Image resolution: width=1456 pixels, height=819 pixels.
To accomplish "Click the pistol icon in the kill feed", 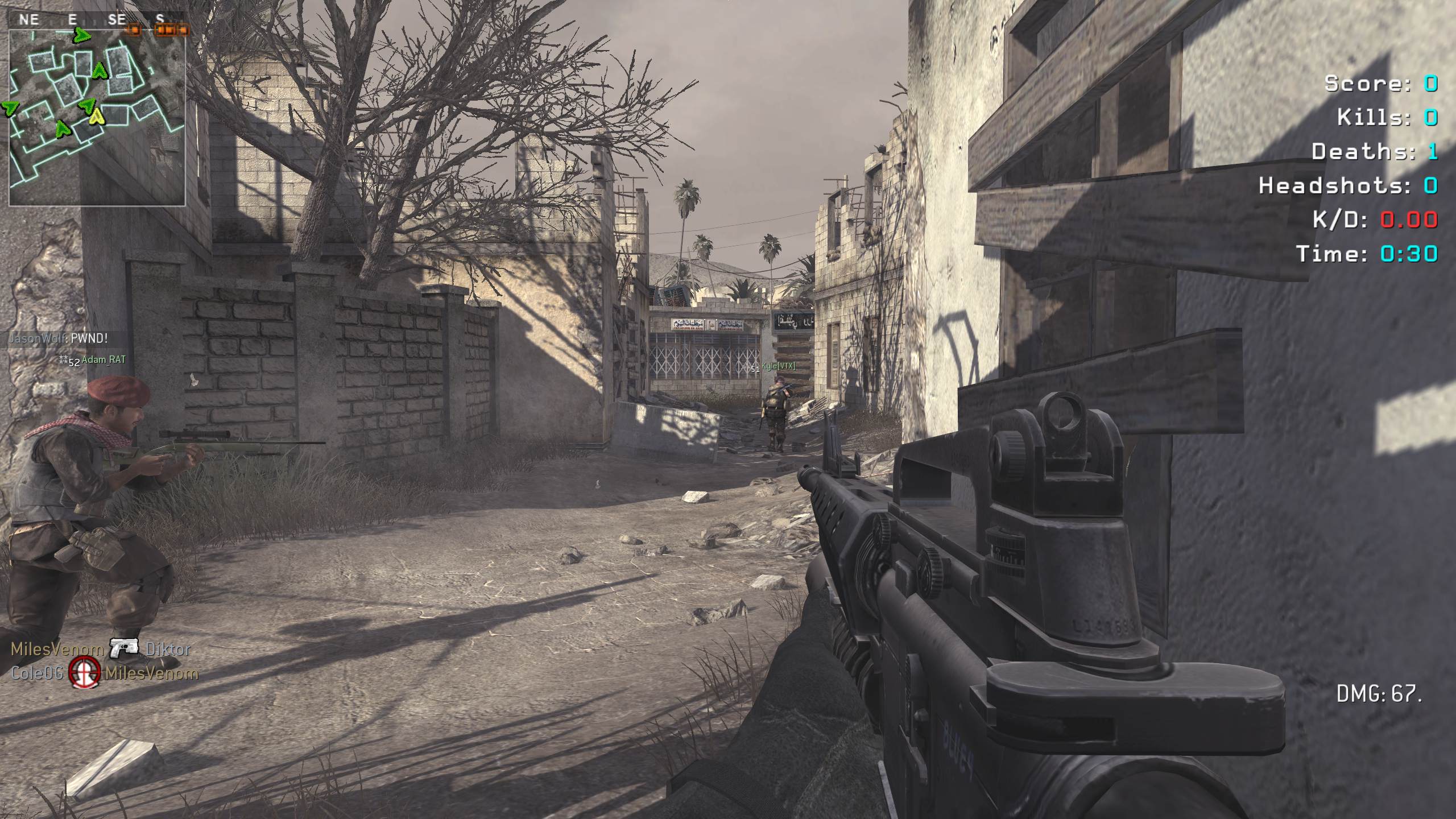I will (125, 648).
